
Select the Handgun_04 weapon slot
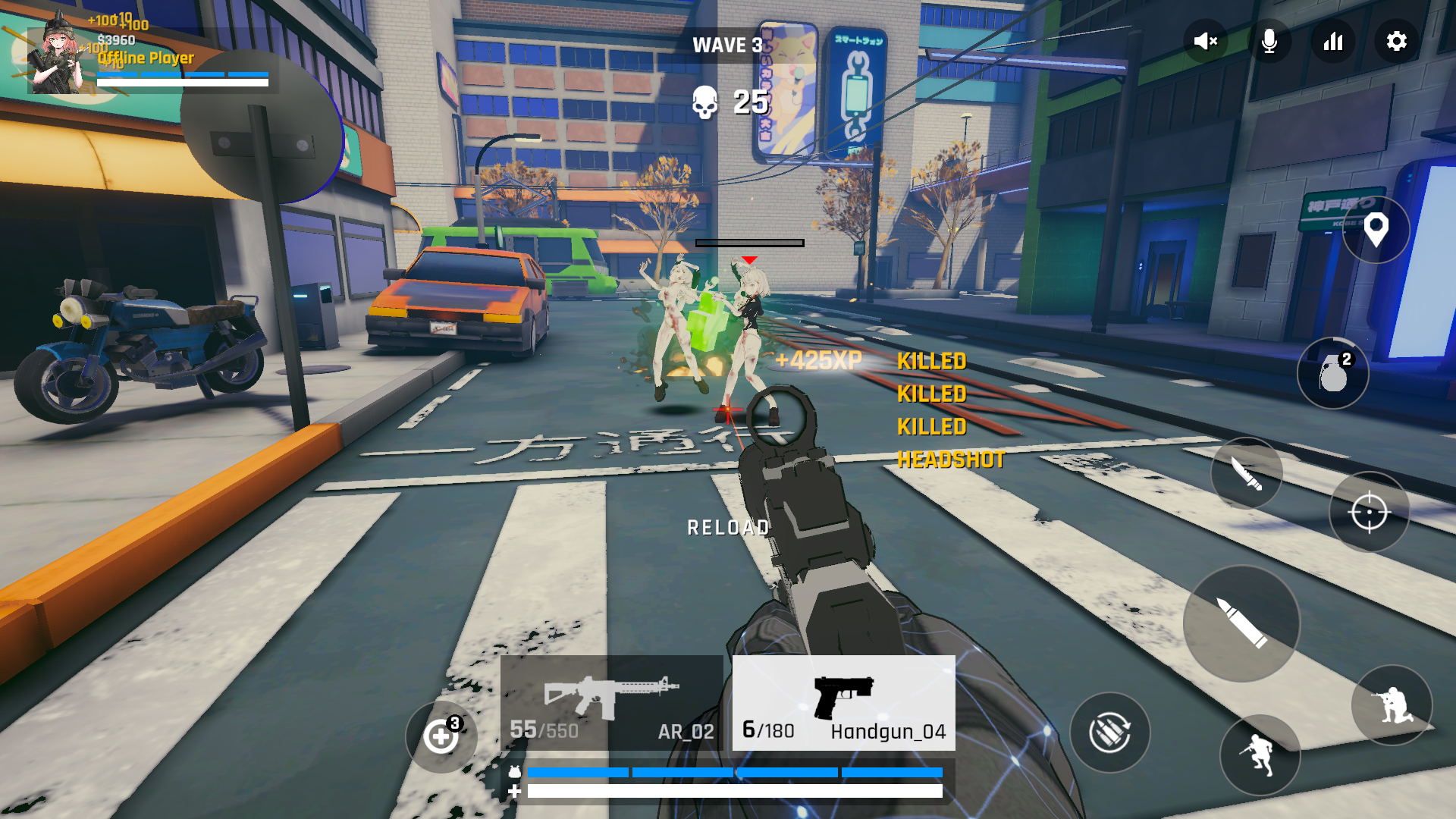click(x=843, y=704)
